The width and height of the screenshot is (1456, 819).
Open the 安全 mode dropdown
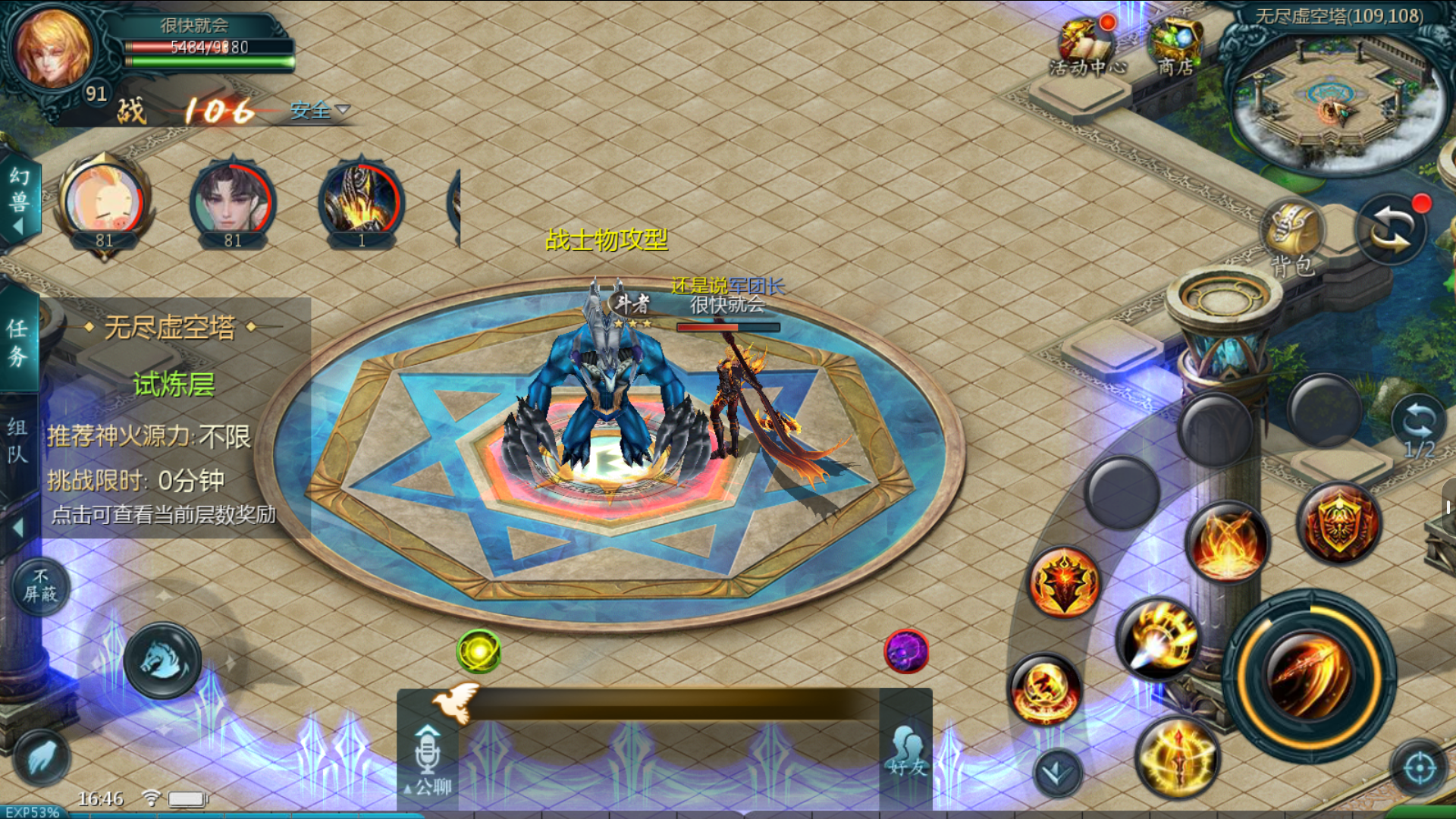(x=319, y=111)
